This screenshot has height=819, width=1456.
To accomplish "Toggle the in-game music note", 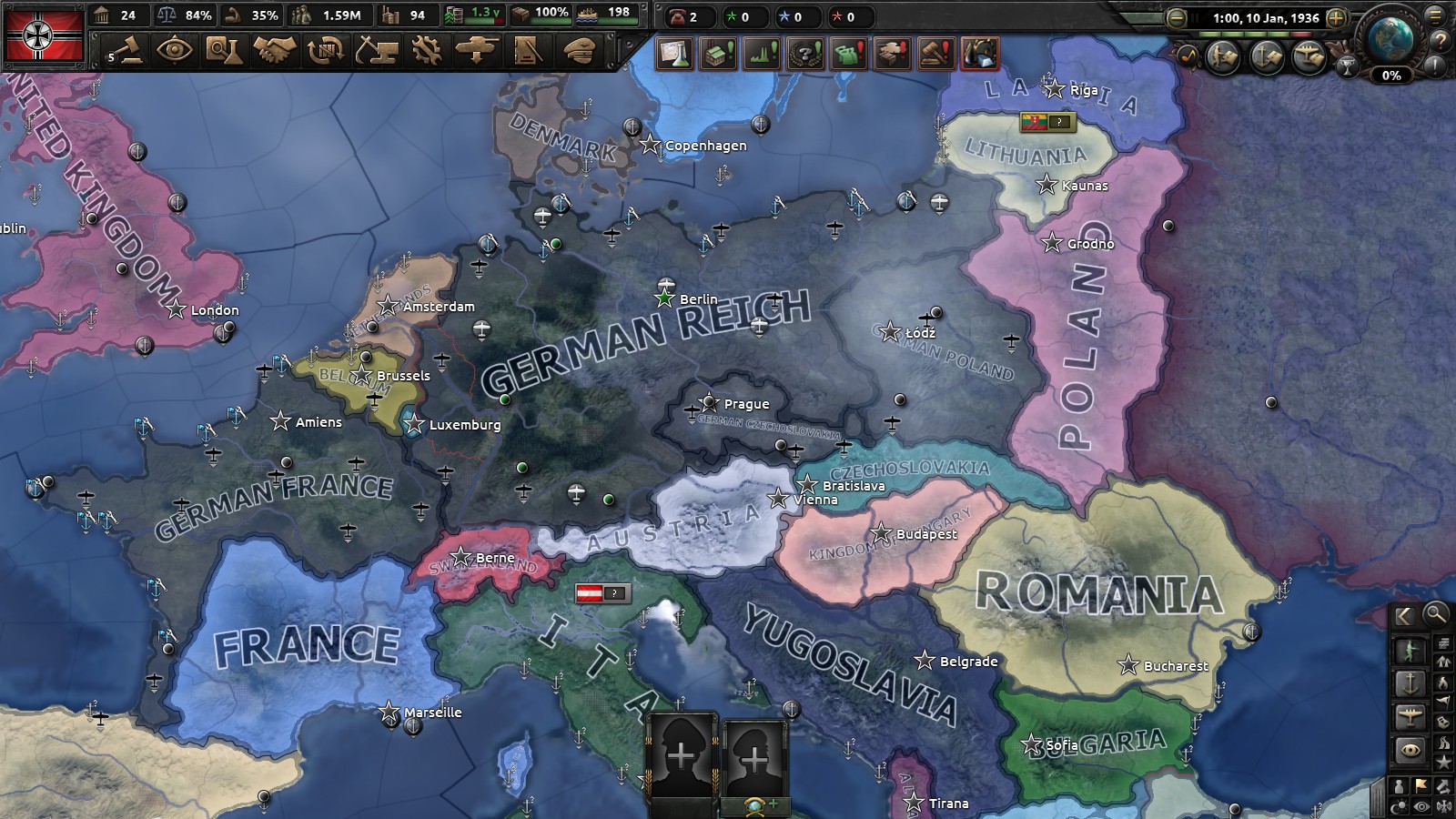I will [x=1188, y=55].
